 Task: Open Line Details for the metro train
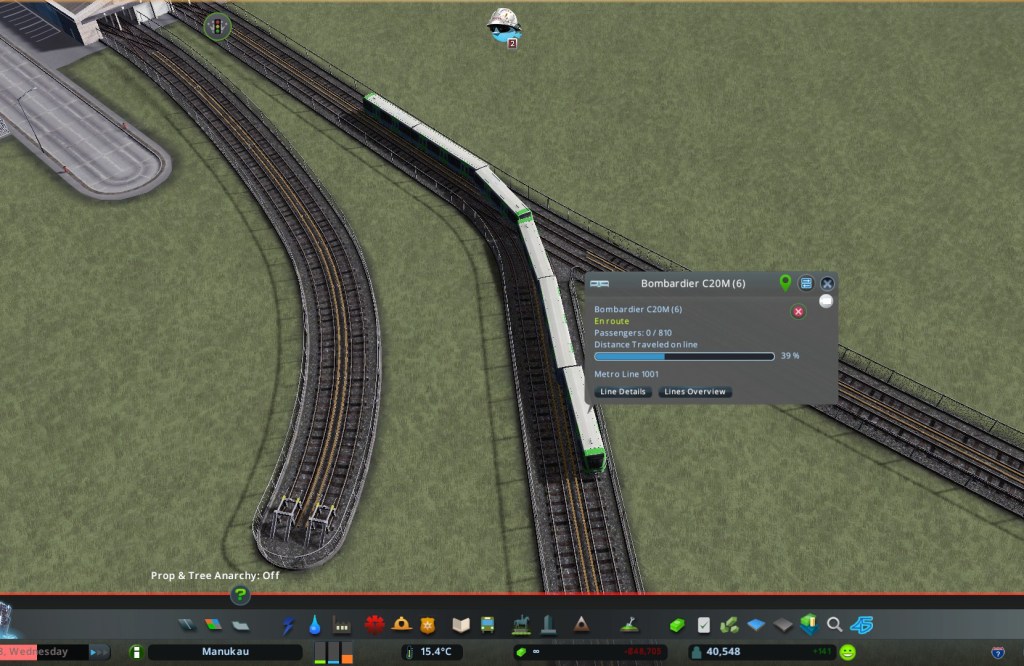[x=622, y=392]
